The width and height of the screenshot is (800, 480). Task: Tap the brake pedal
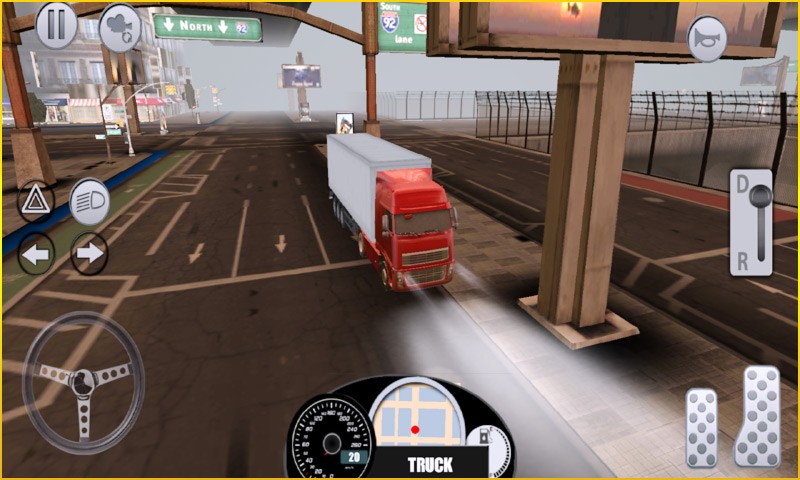pos(701,428)
